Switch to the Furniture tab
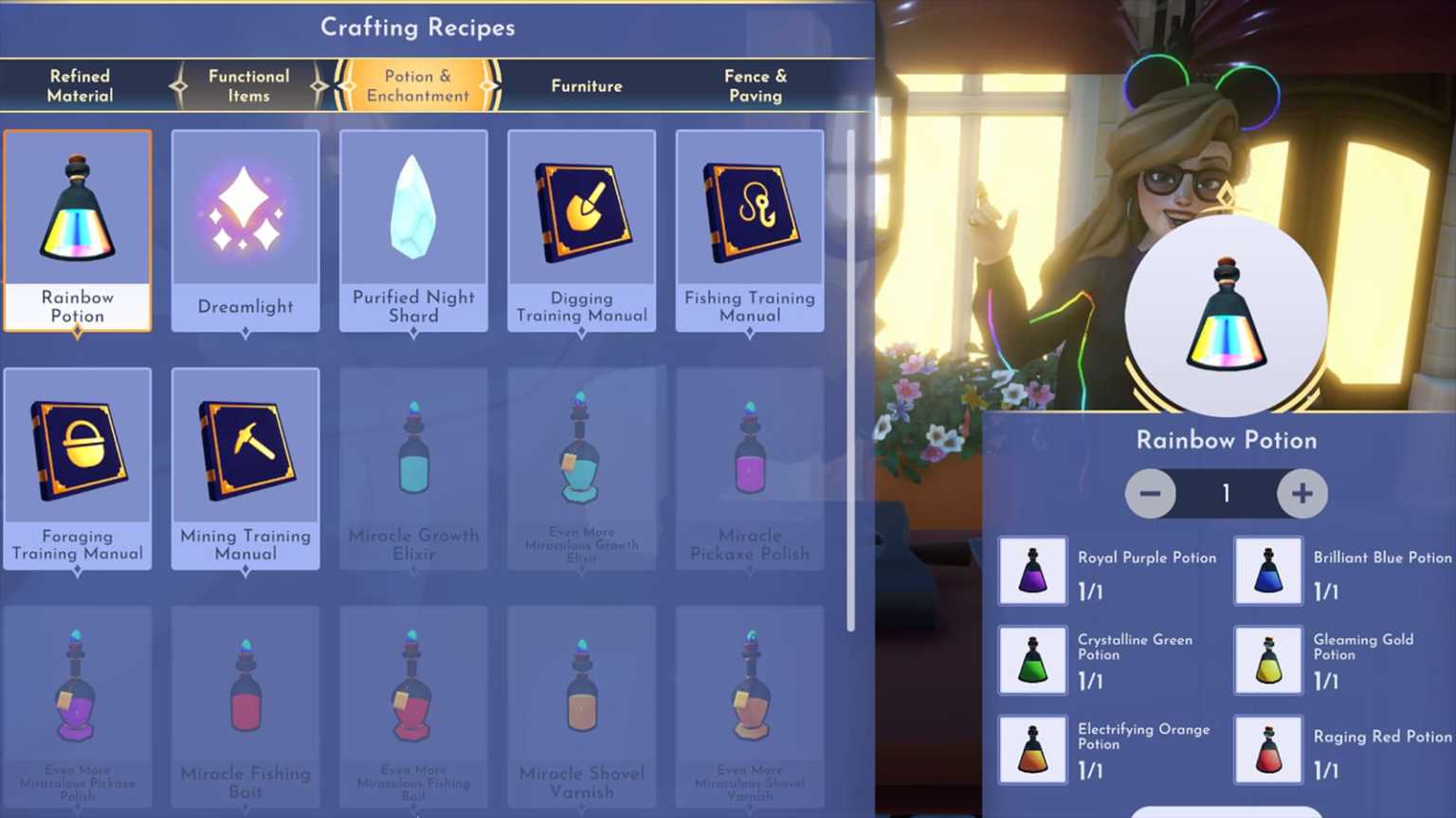The width and height of the screenshot is (1456, 818). [586, 85]
